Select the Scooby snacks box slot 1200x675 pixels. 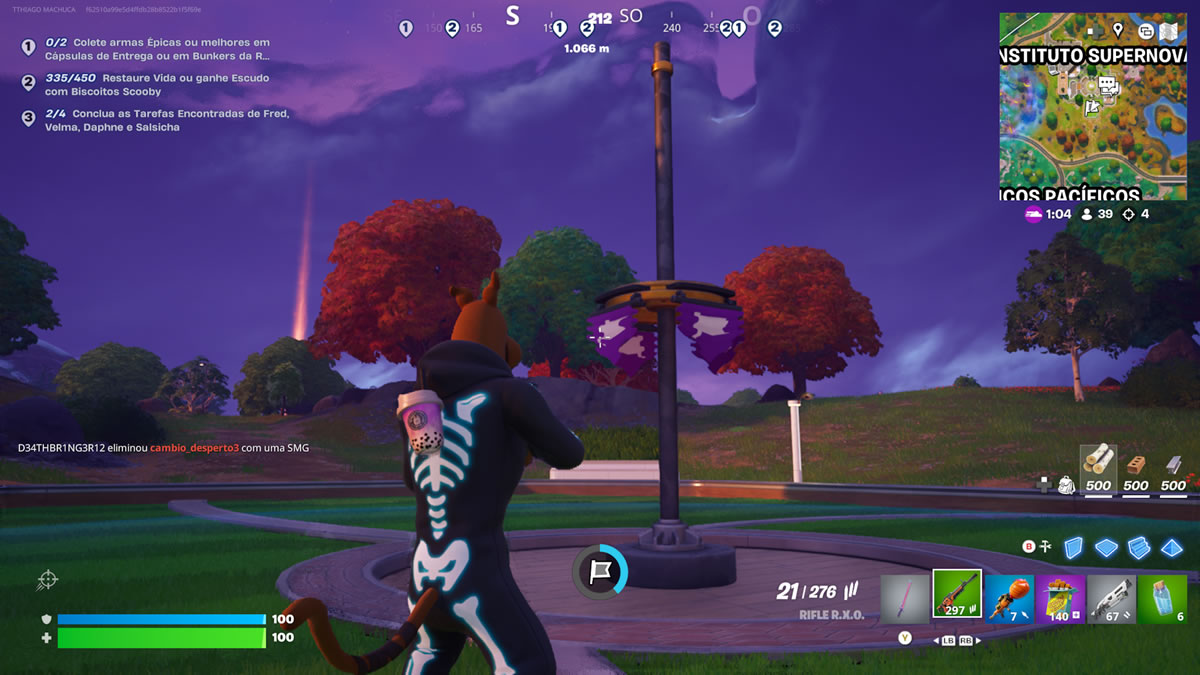point(1060,598)
